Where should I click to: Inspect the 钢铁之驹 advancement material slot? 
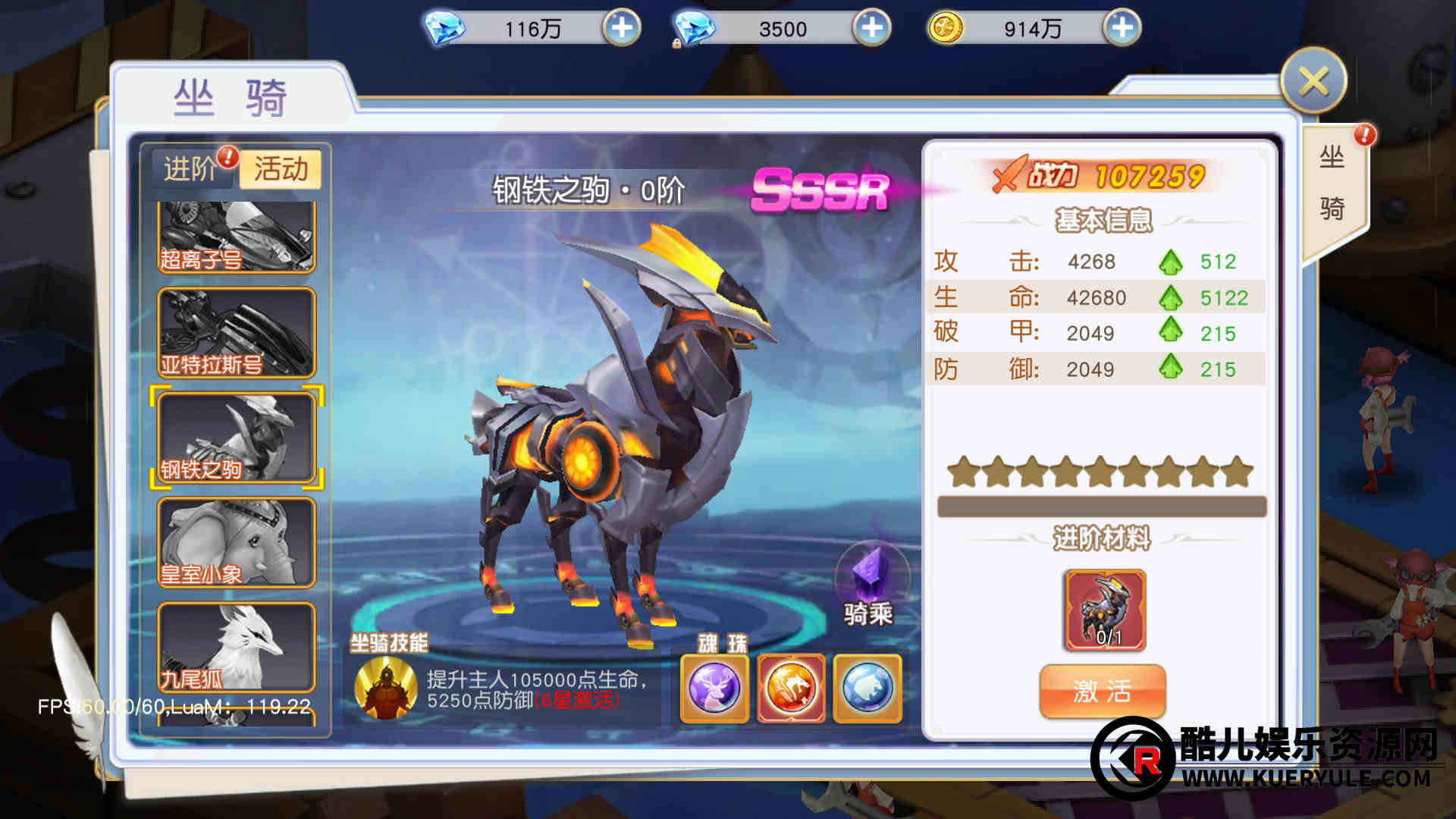[1105, 610]
